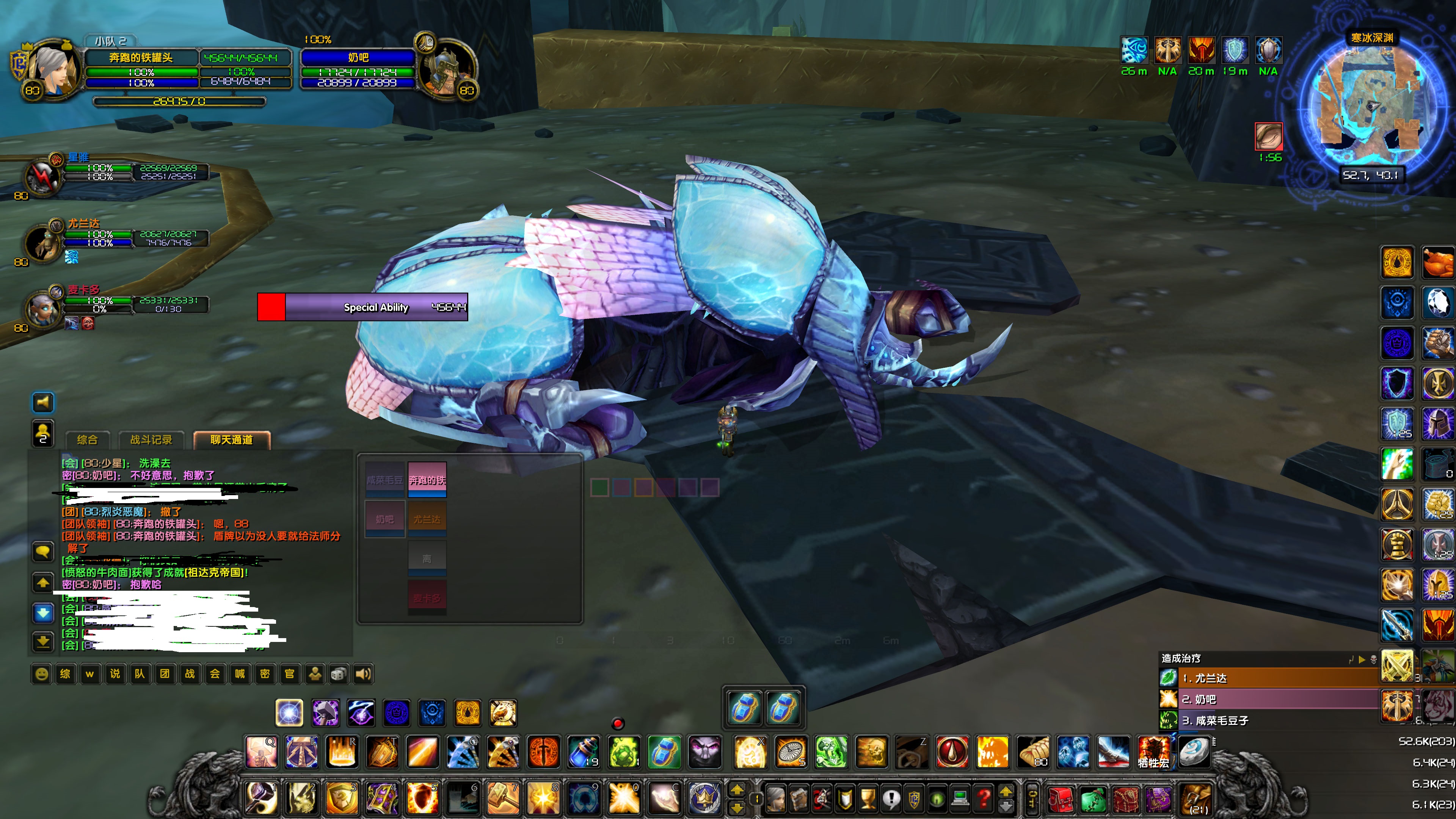The height and width of the screenshot is (819, 1456).
Task: Toggle the speaker icon at the end of chat buttons
Action: pyautogui.click(x=361, y=674)
